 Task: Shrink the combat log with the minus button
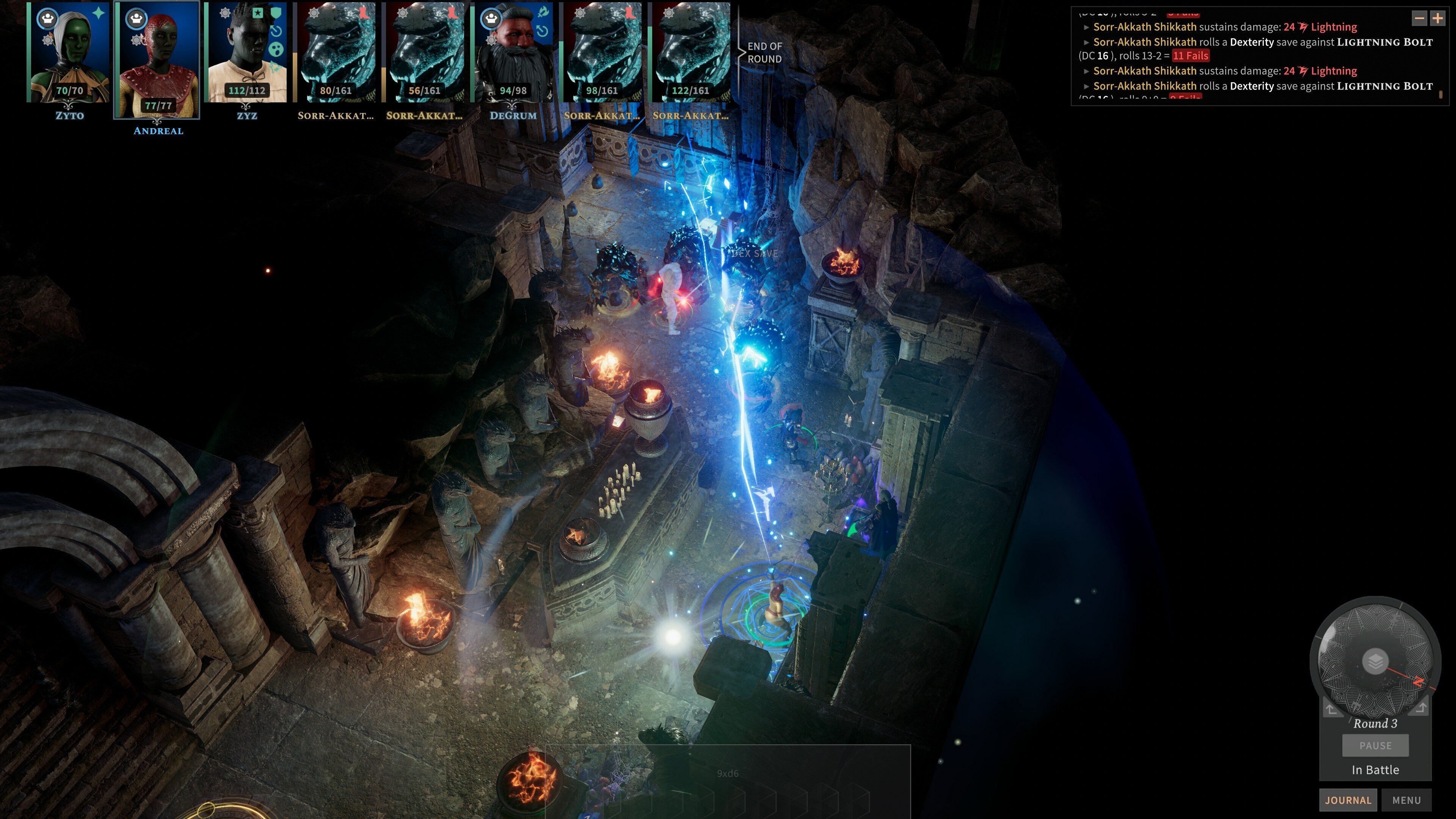pos(1419,19)
